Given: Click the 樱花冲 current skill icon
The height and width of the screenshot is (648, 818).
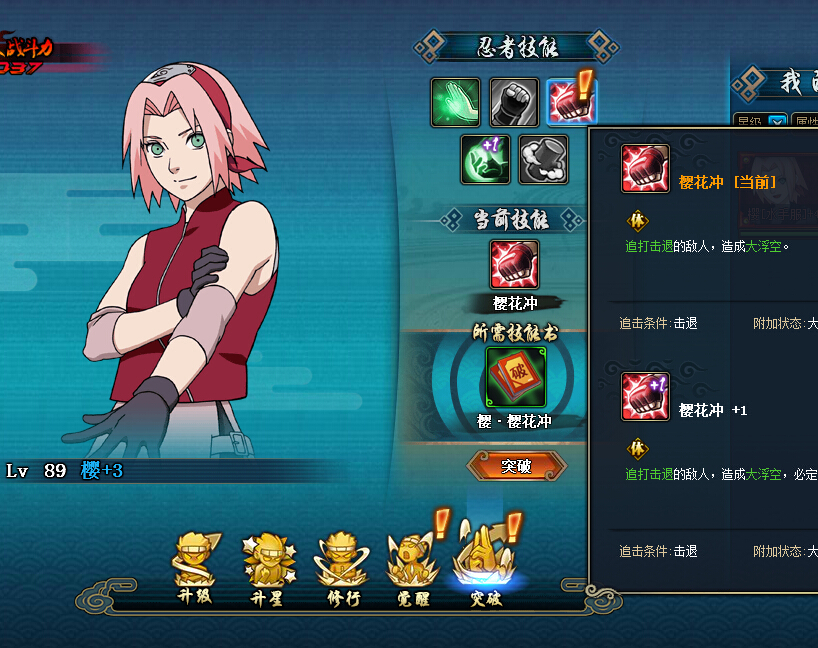Looking at the screenshot, I should tap(515, 265).
